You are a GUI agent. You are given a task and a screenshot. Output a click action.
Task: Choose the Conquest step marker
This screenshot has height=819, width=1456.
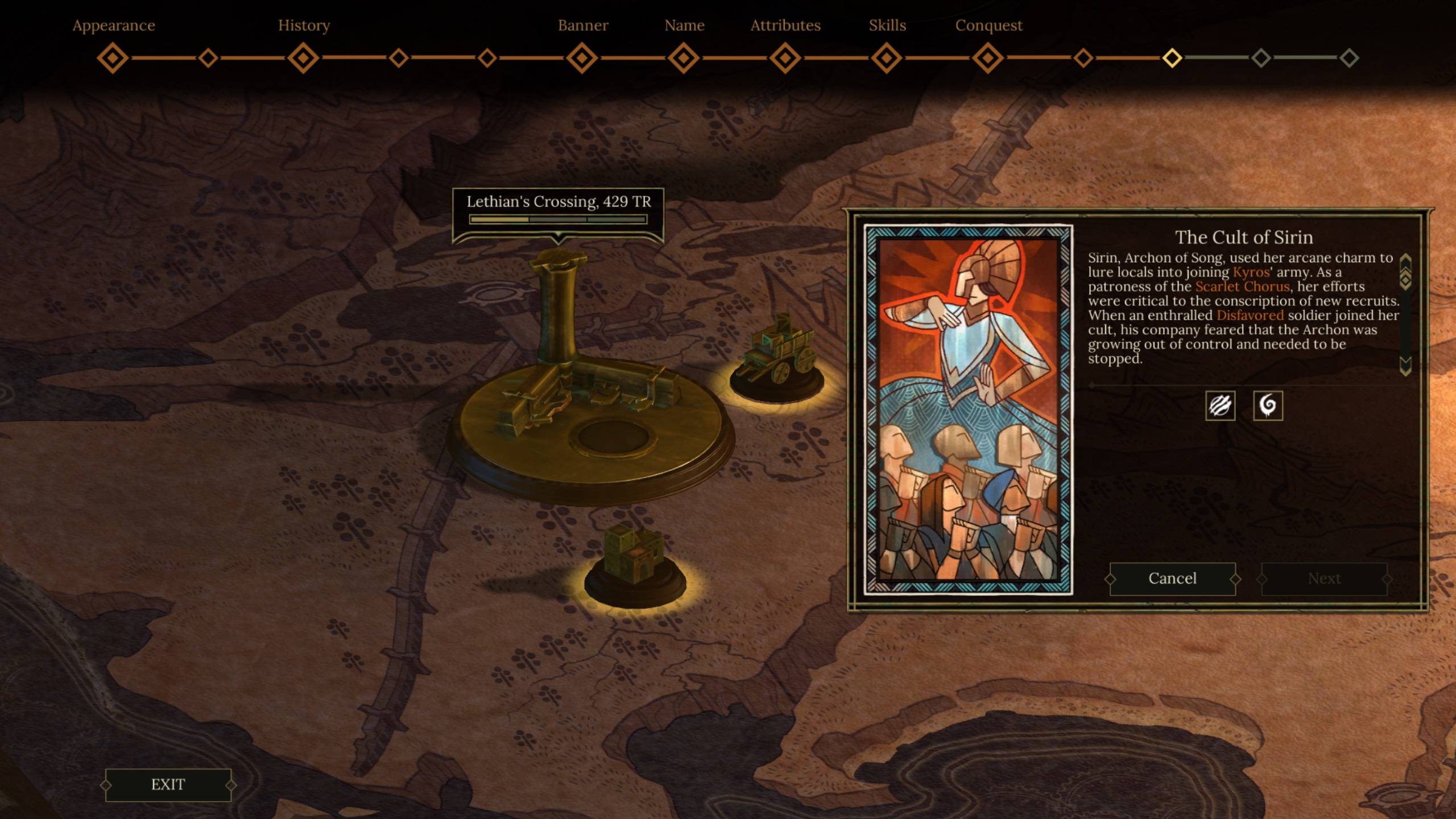pyautogui.click(x=988, y=58)
